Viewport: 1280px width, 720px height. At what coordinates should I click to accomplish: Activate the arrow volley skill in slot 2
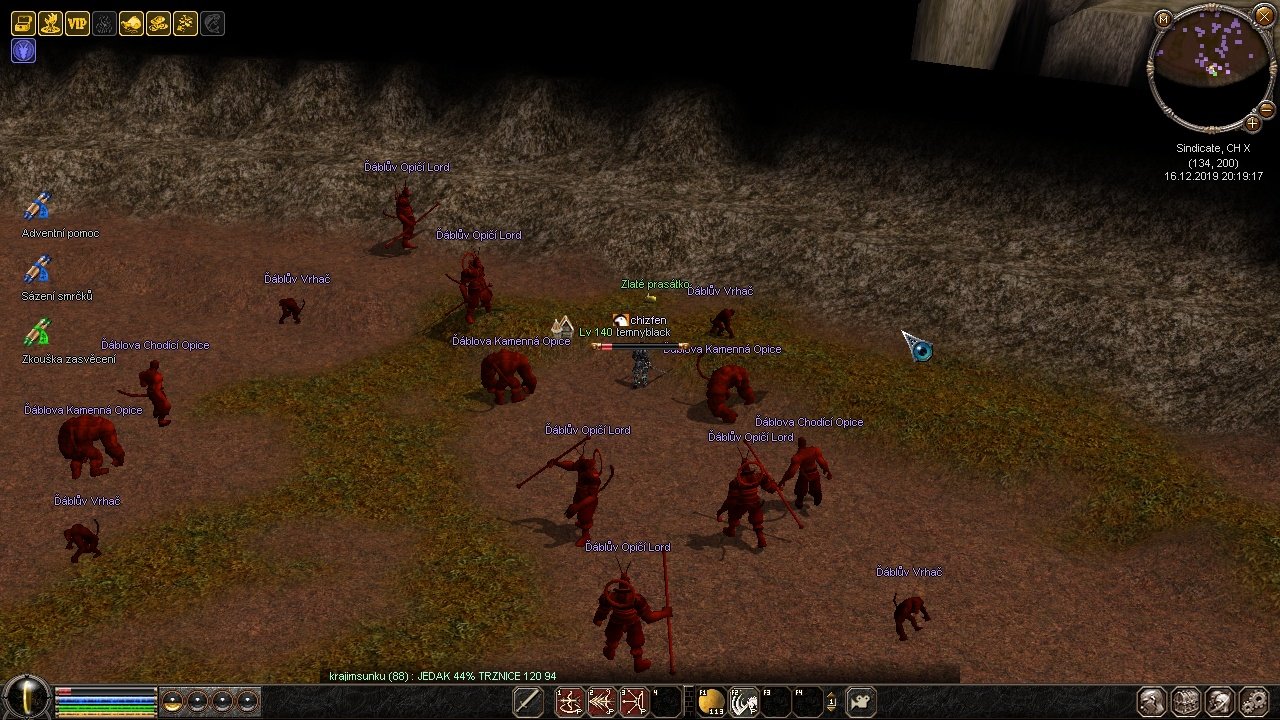pos(602,702)
